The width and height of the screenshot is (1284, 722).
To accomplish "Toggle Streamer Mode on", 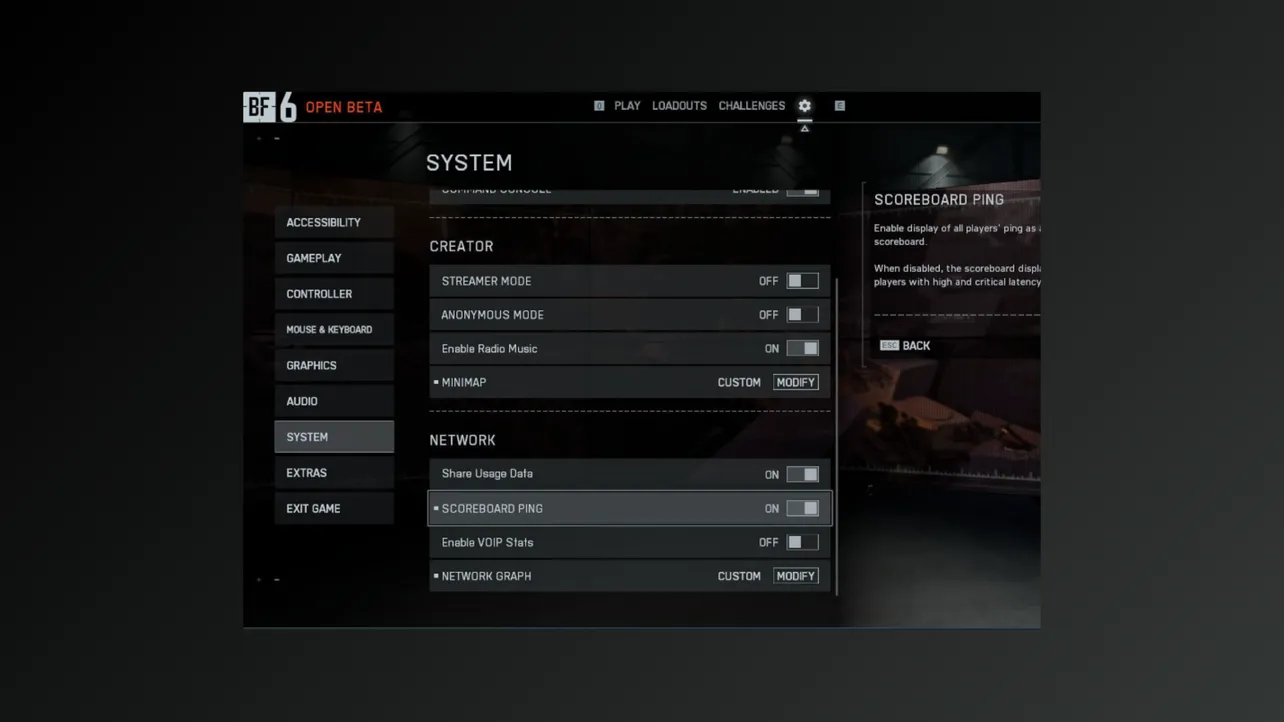I will pos(802,281).
